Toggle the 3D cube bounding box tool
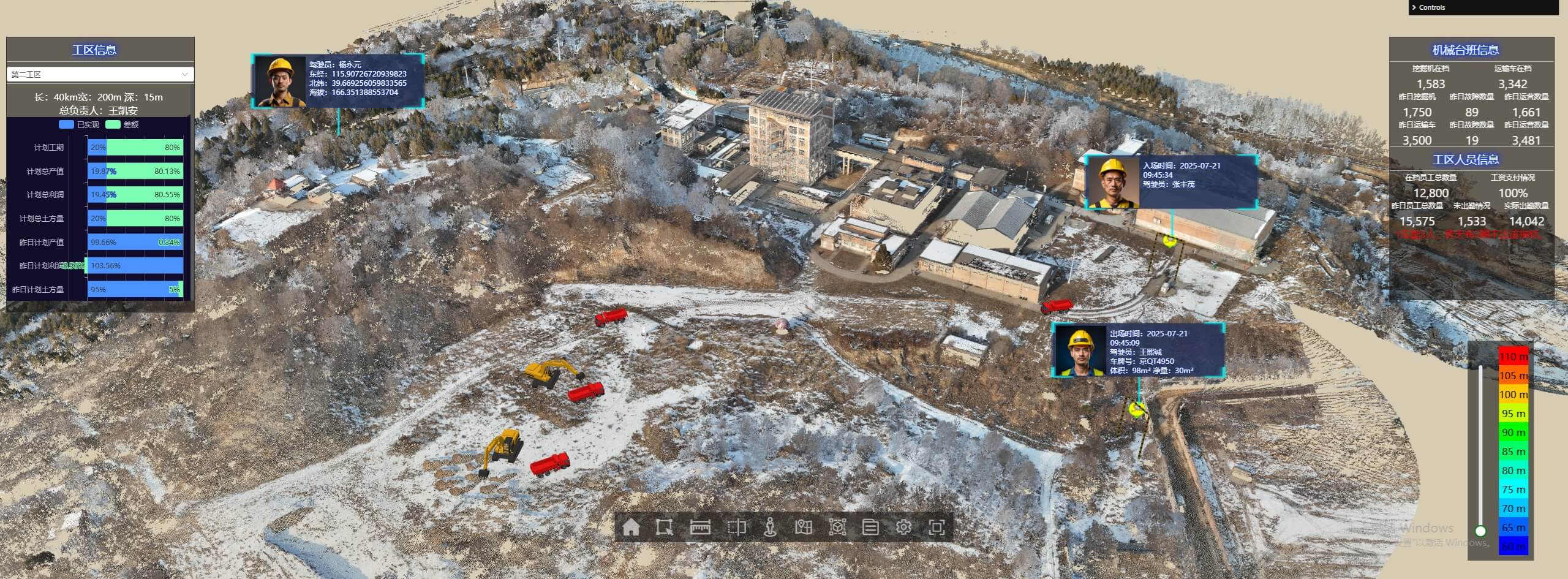Image resolution: width=1568 pixels, height=579 pixels. [x=837, y=527]
